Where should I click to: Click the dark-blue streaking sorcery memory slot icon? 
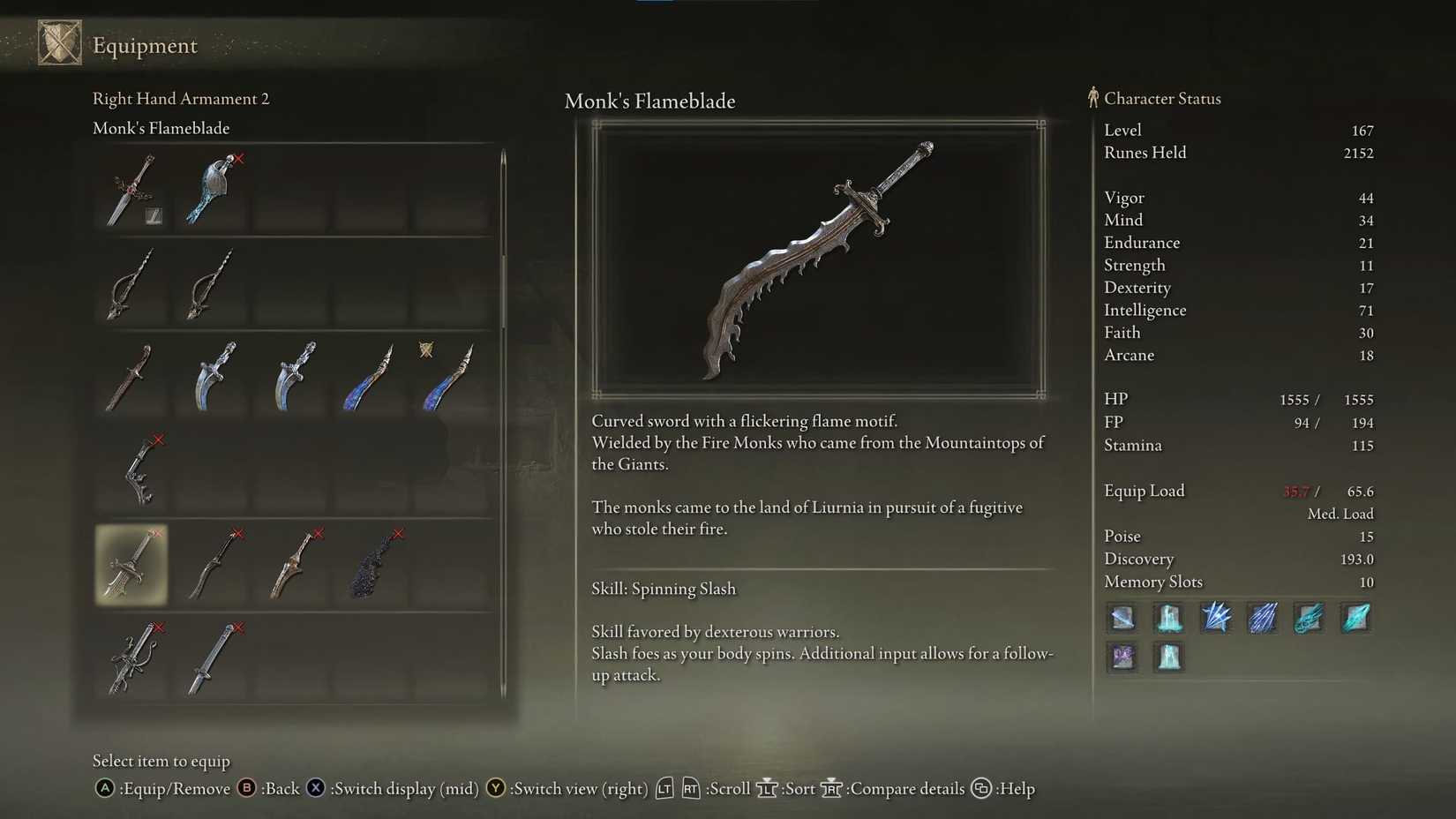click(x=1263, y=618)
